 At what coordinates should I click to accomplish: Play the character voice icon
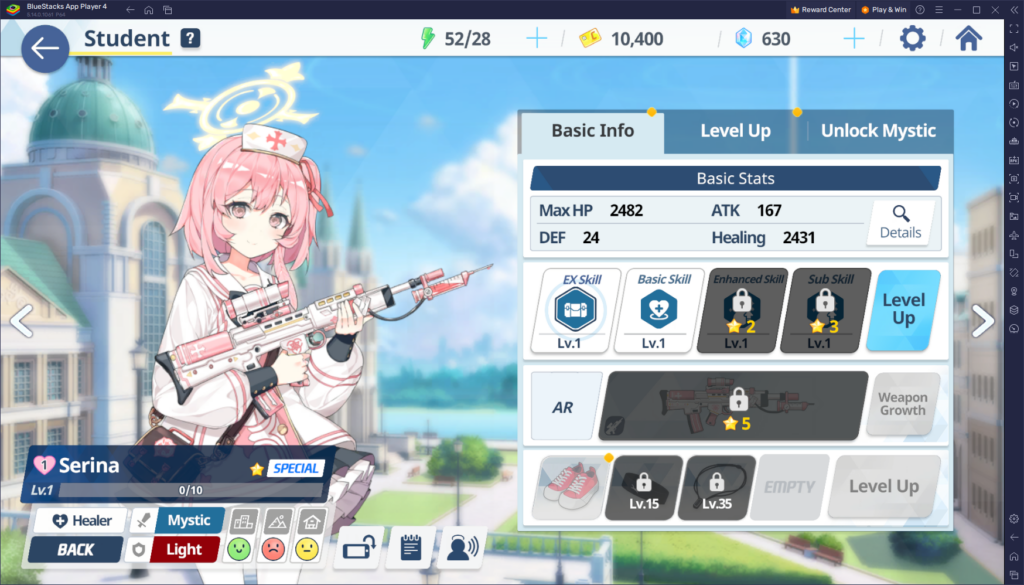point(459,548)
